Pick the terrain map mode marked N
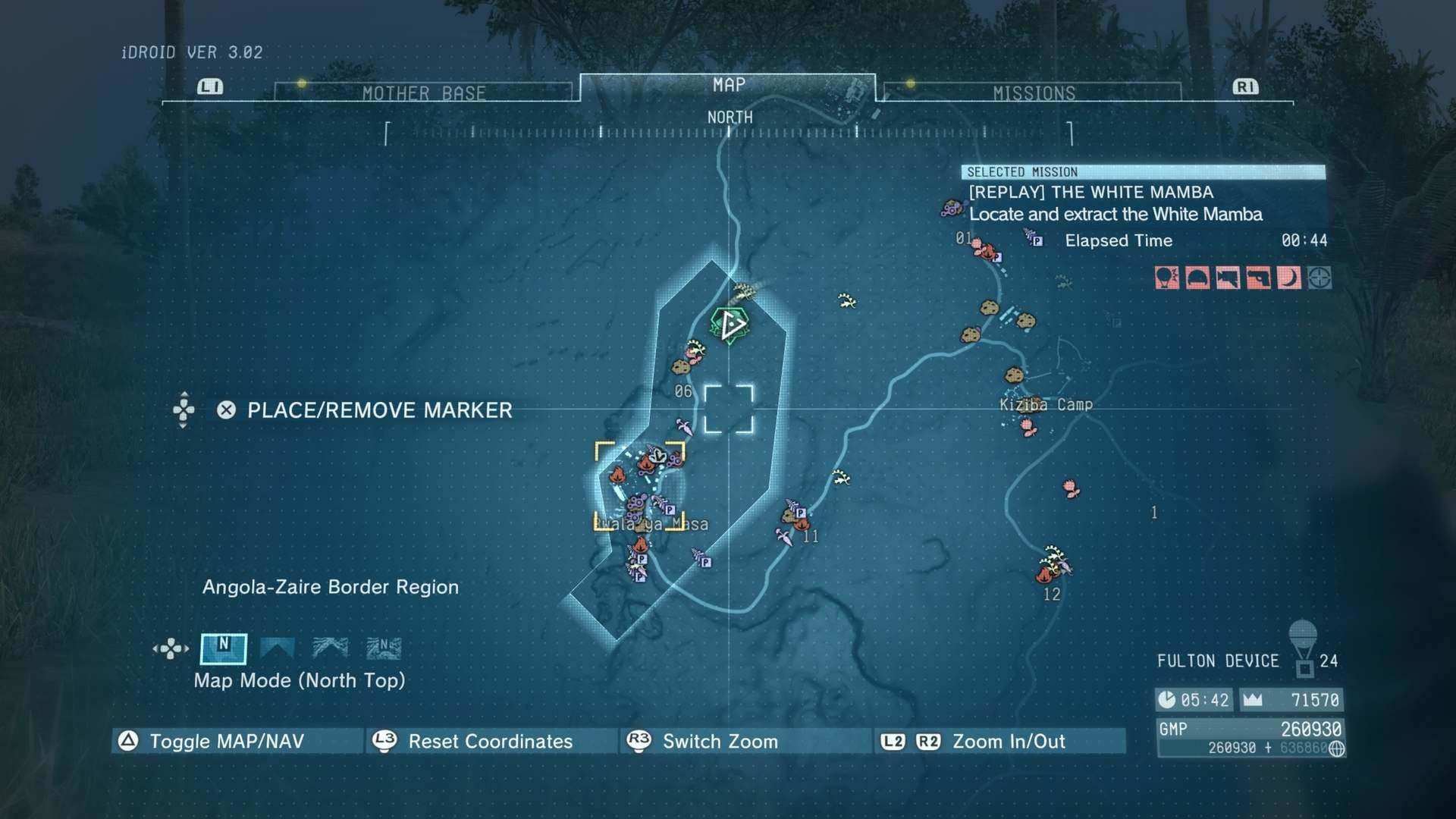Screen dimensions: 1456x819 (384, 648)
